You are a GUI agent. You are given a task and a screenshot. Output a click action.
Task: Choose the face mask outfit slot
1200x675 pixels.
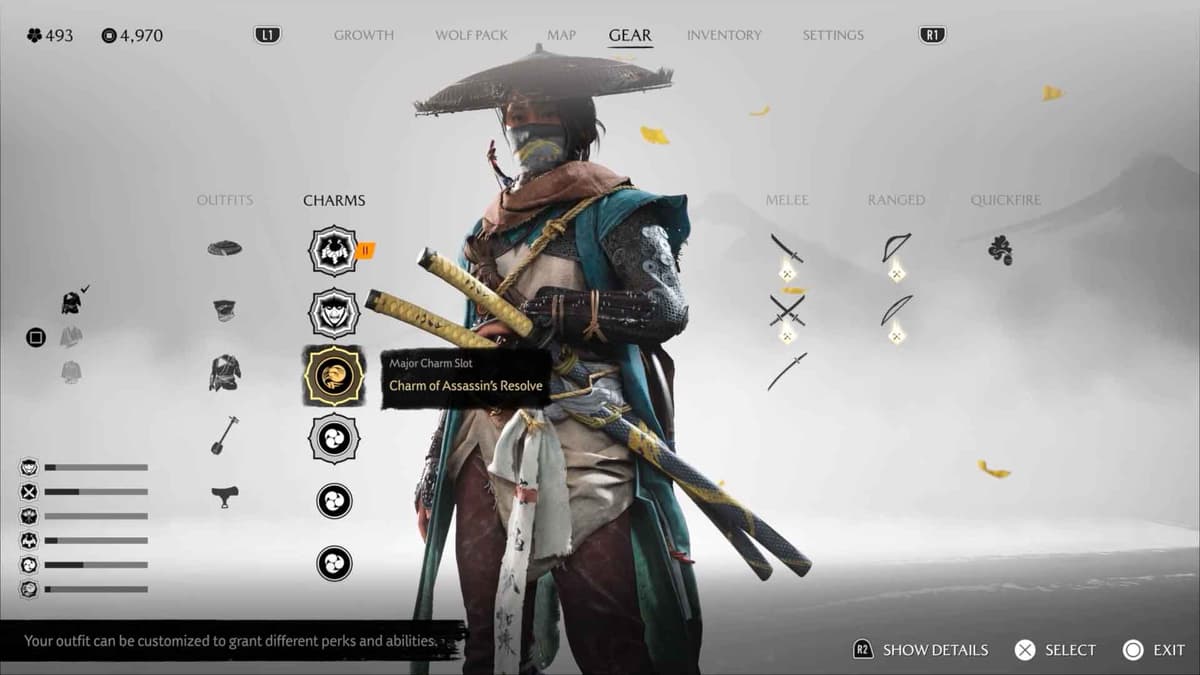225,311
